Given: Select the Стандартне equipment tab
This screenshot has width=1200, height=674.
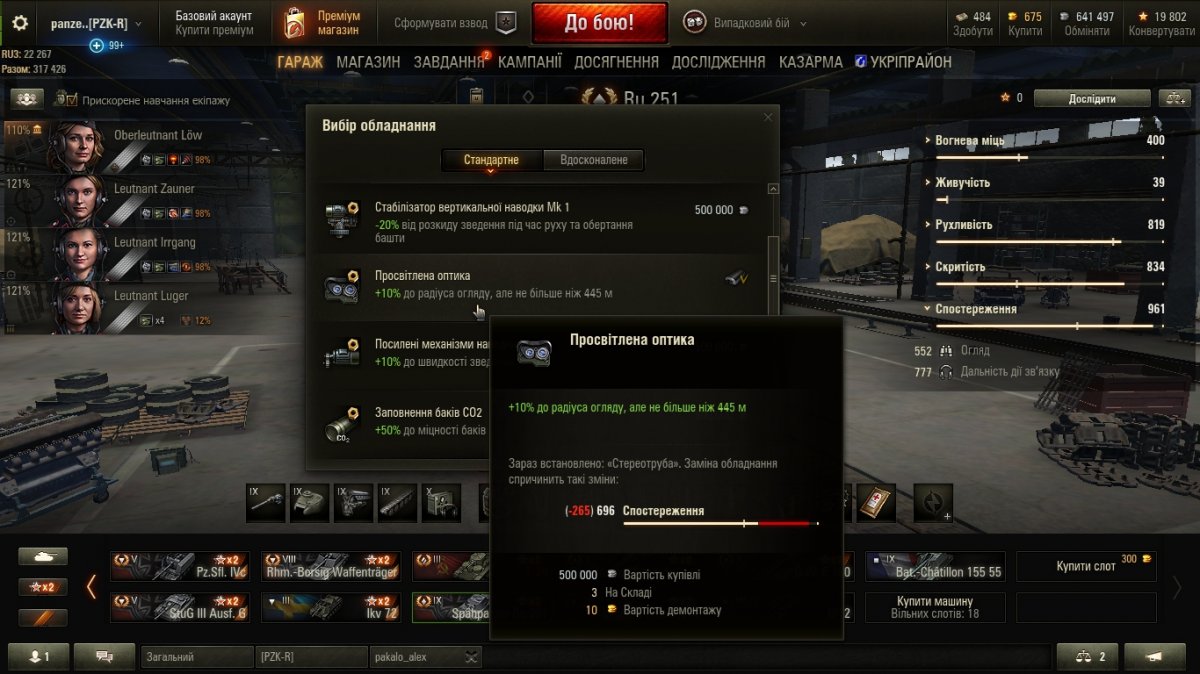Looking at the screenshot, I should [491, 160].
